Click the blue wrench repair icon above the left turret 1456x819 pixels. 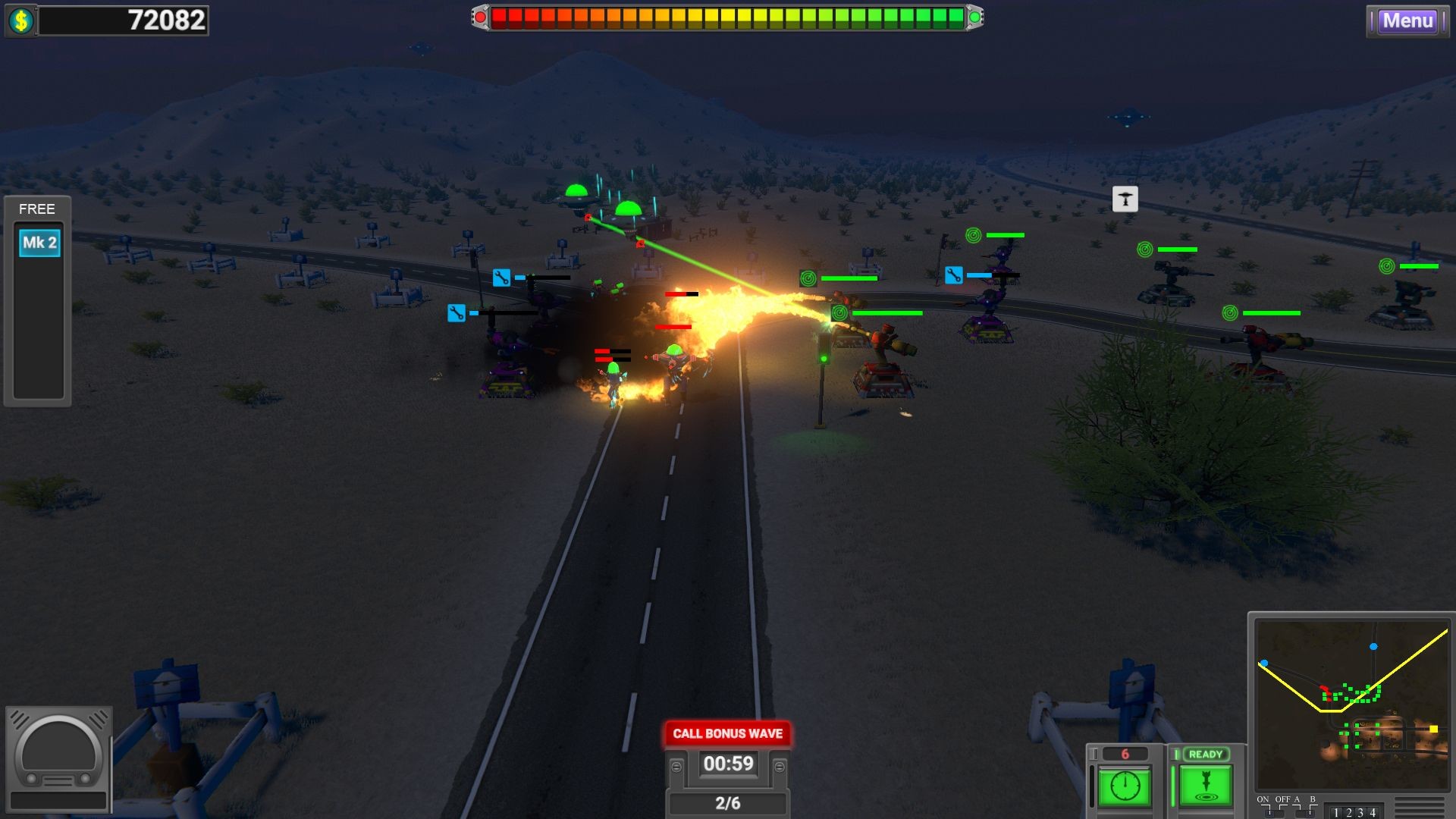coord(456,313)
